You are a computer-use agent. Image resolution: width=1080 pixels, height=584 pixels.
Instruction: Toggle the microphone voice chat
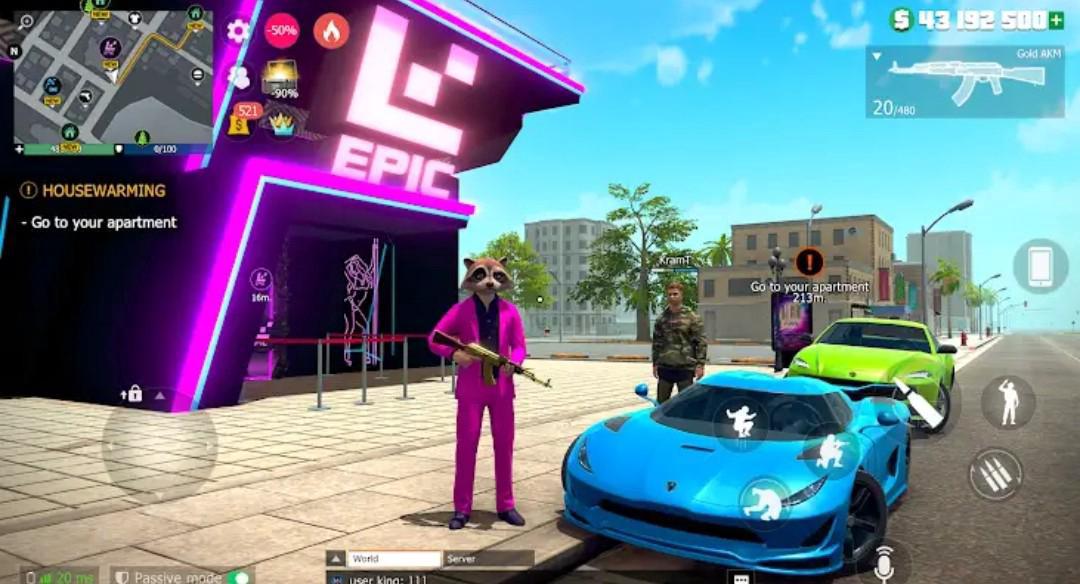883,564
